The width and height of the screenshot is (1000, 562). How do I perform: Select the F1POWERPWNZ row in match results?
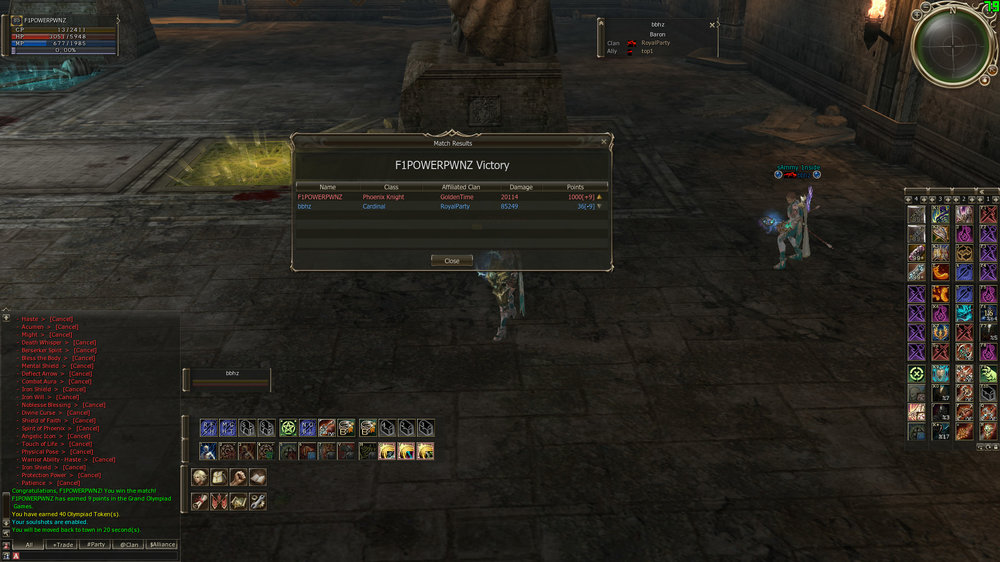pyautogui.click(x=450, y=197)
